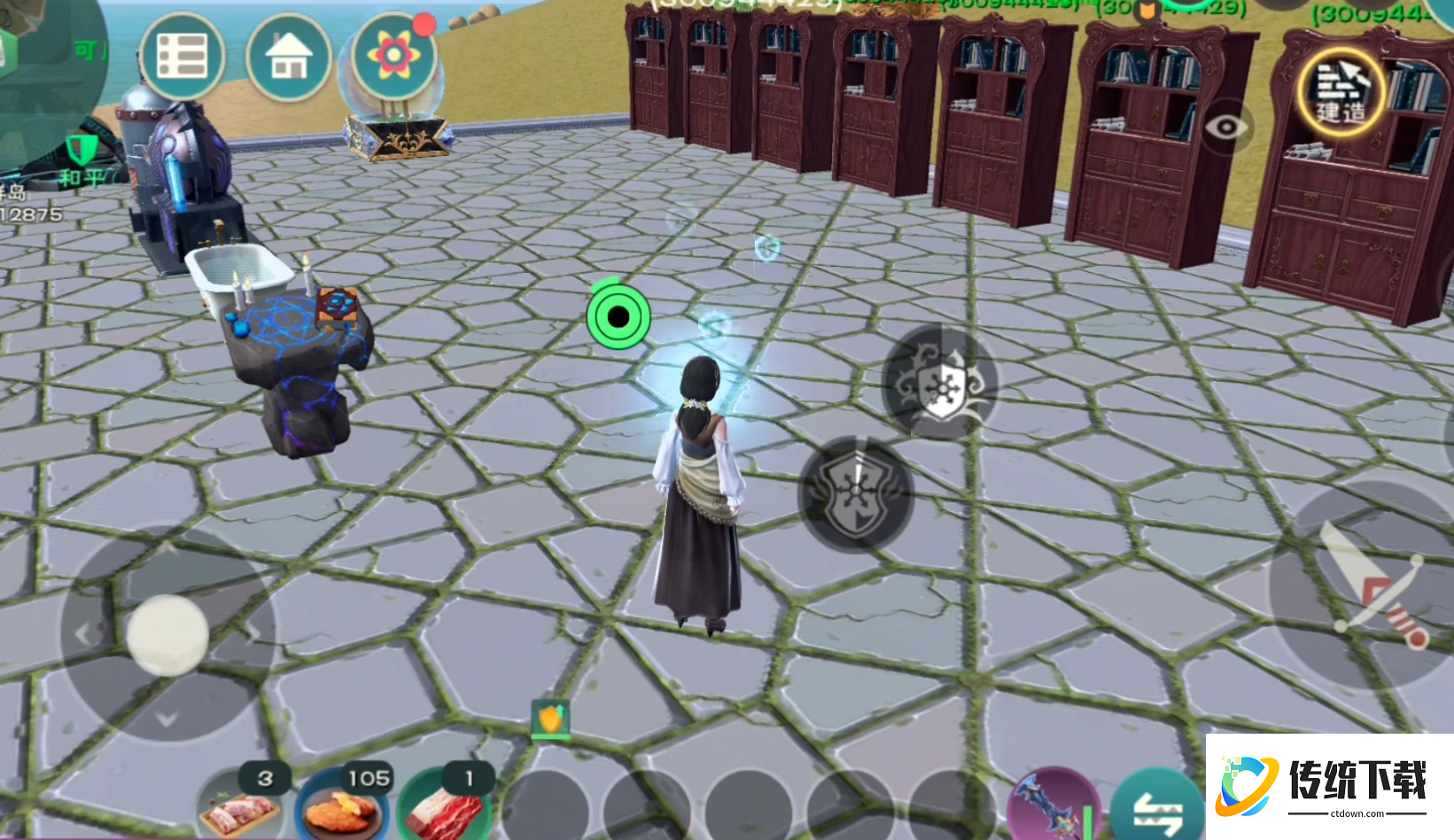Use the pork platter food slot
This screenshot has width=1454, height=840.
coord(239,808)
